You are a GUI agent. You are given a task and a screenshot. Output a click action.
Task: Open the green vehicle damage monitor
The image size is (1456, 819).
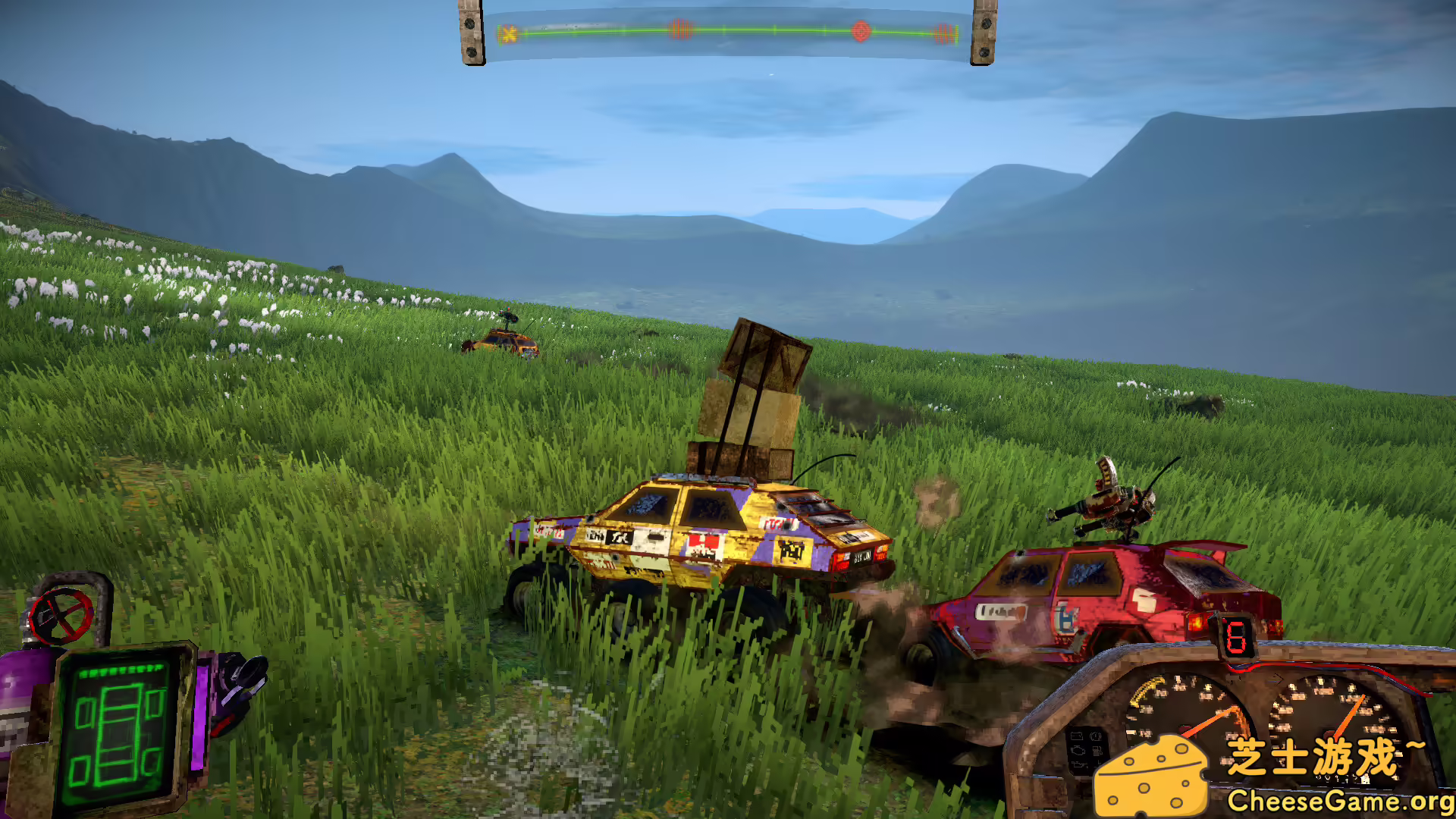coord(118,730)
